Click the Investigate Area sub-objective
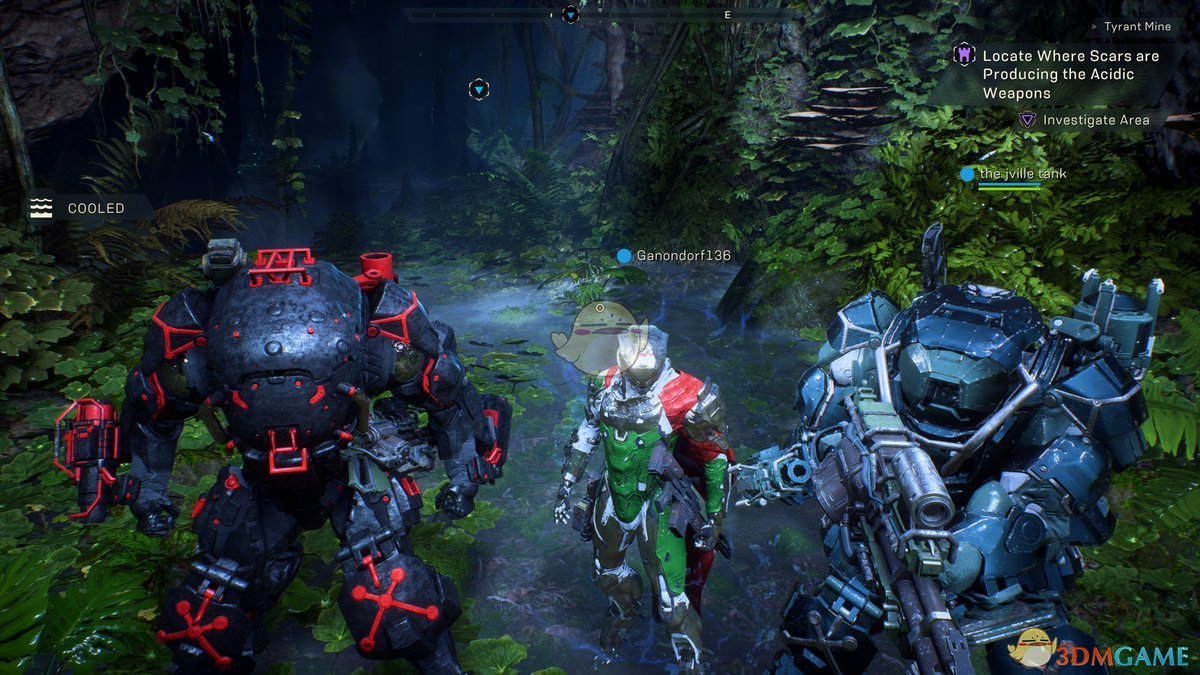This screenshot has height=675, width=1200. 1095,120
